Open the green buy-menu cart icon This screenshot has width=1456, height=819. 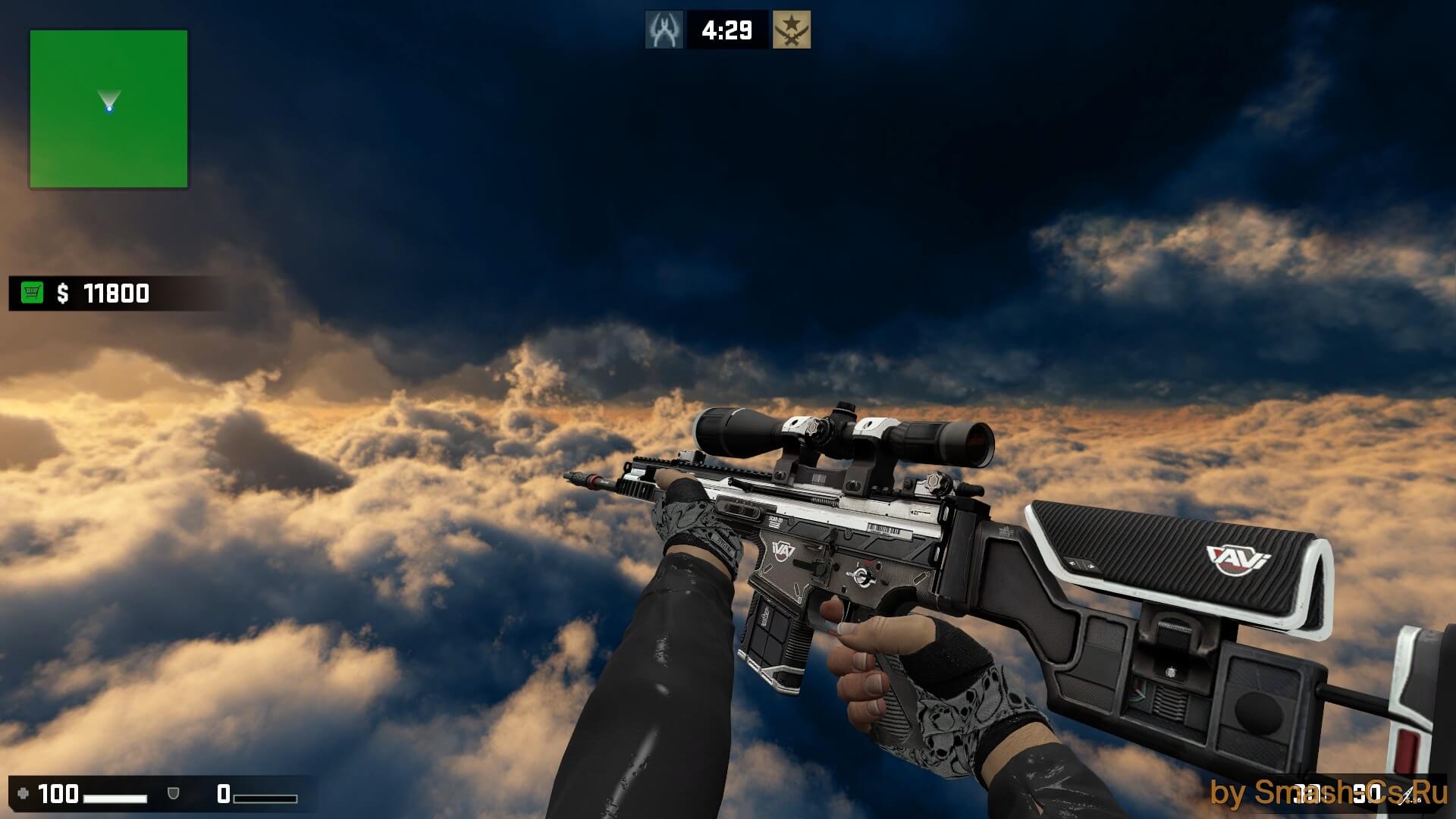(x=32, y=293)
